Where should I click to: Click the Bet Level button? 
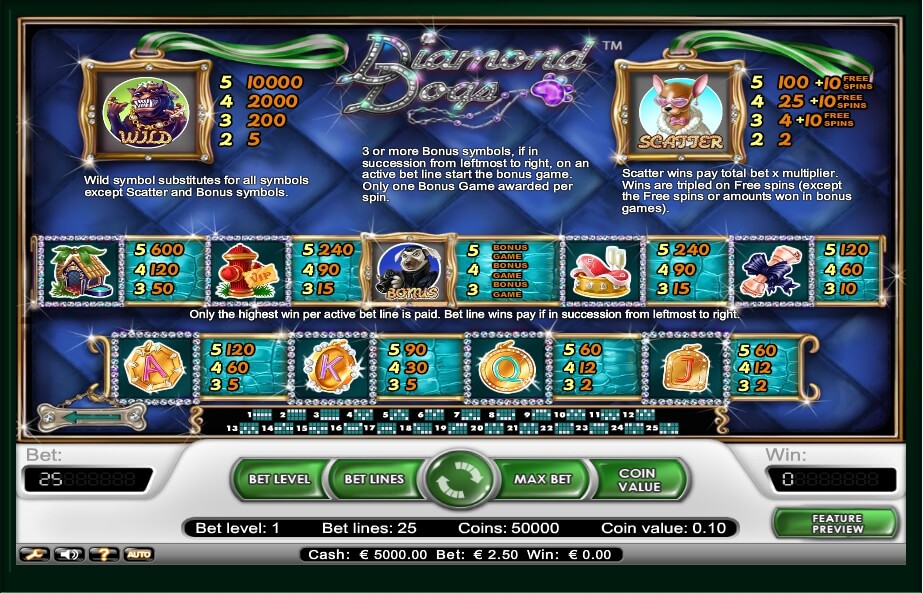pyautogui.click(x=279, y=479)
